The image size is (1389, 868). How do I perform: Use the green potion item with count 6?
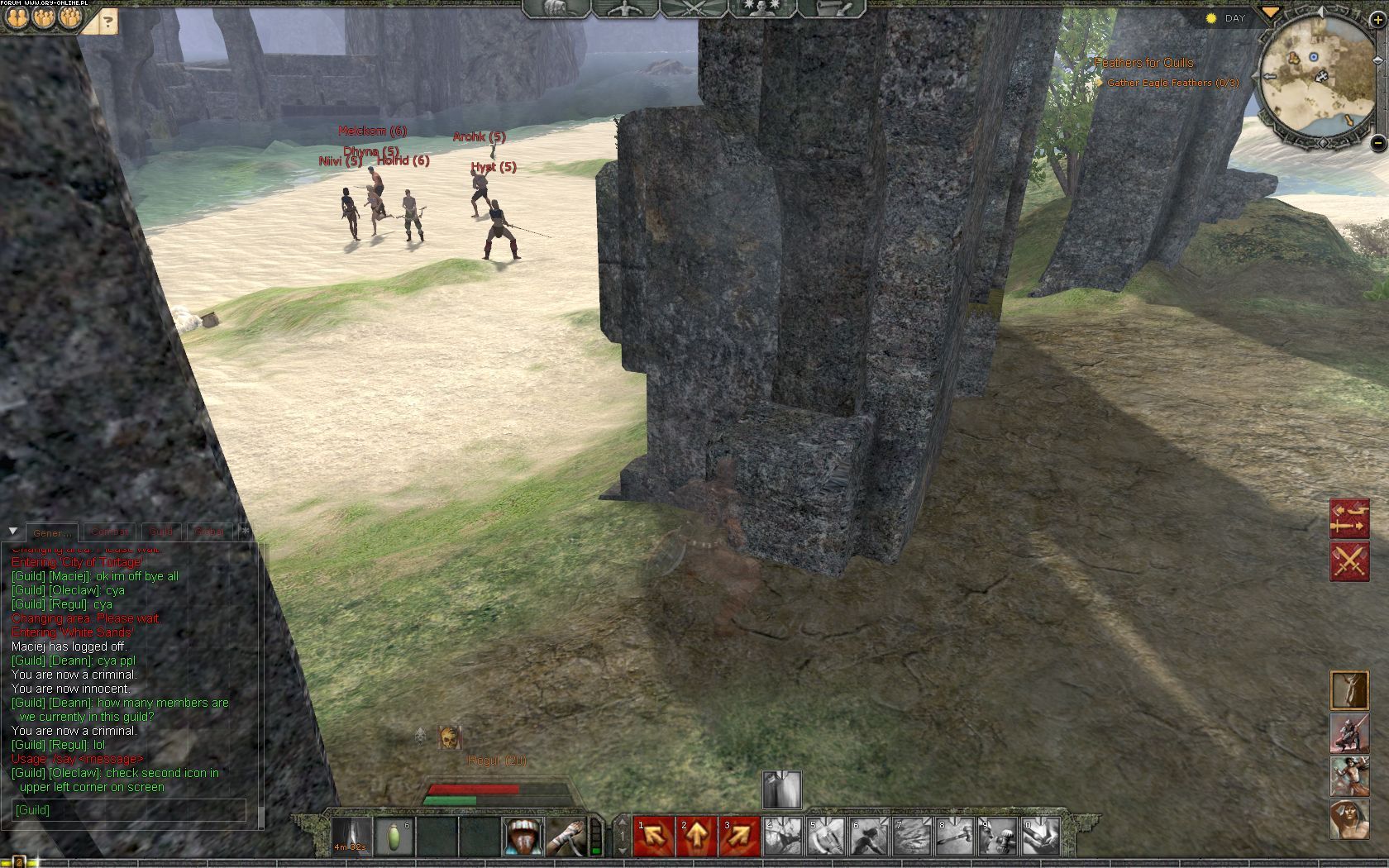394,836
